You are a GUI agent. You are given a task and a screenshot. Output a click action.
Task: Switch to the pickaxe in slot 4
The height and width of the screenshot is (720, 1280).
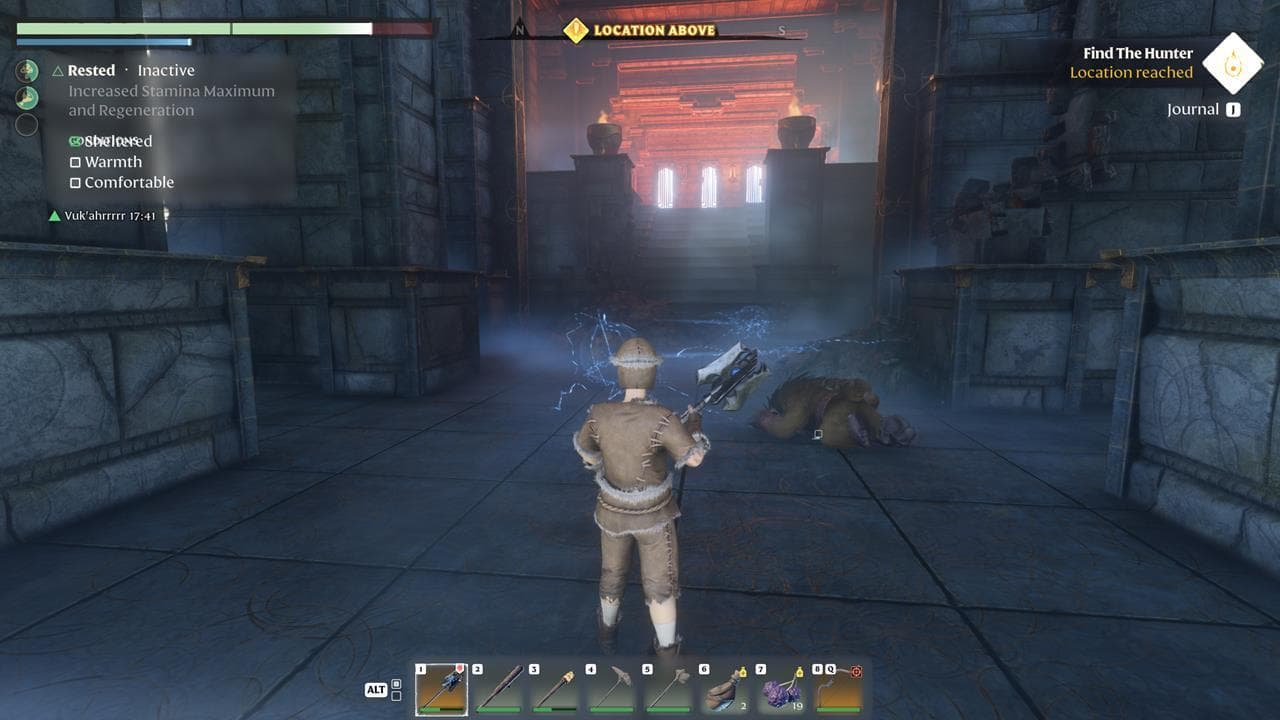pyautogui.click(x=611, y=688)
